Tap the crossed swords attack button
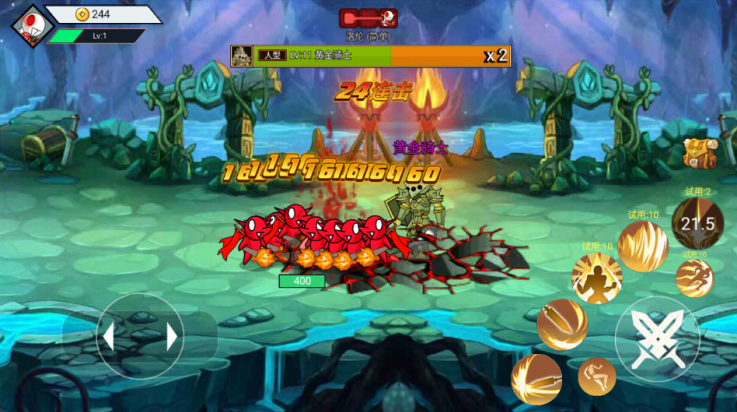 657,338
